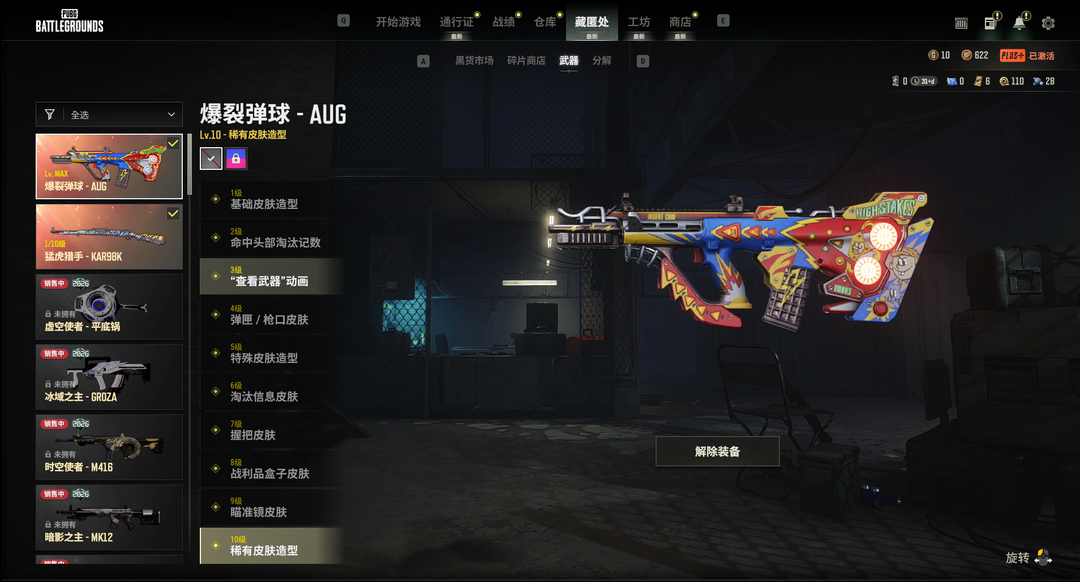
Task: Switch to the 黑货市场 sub-tab
Action: [474, 61]
